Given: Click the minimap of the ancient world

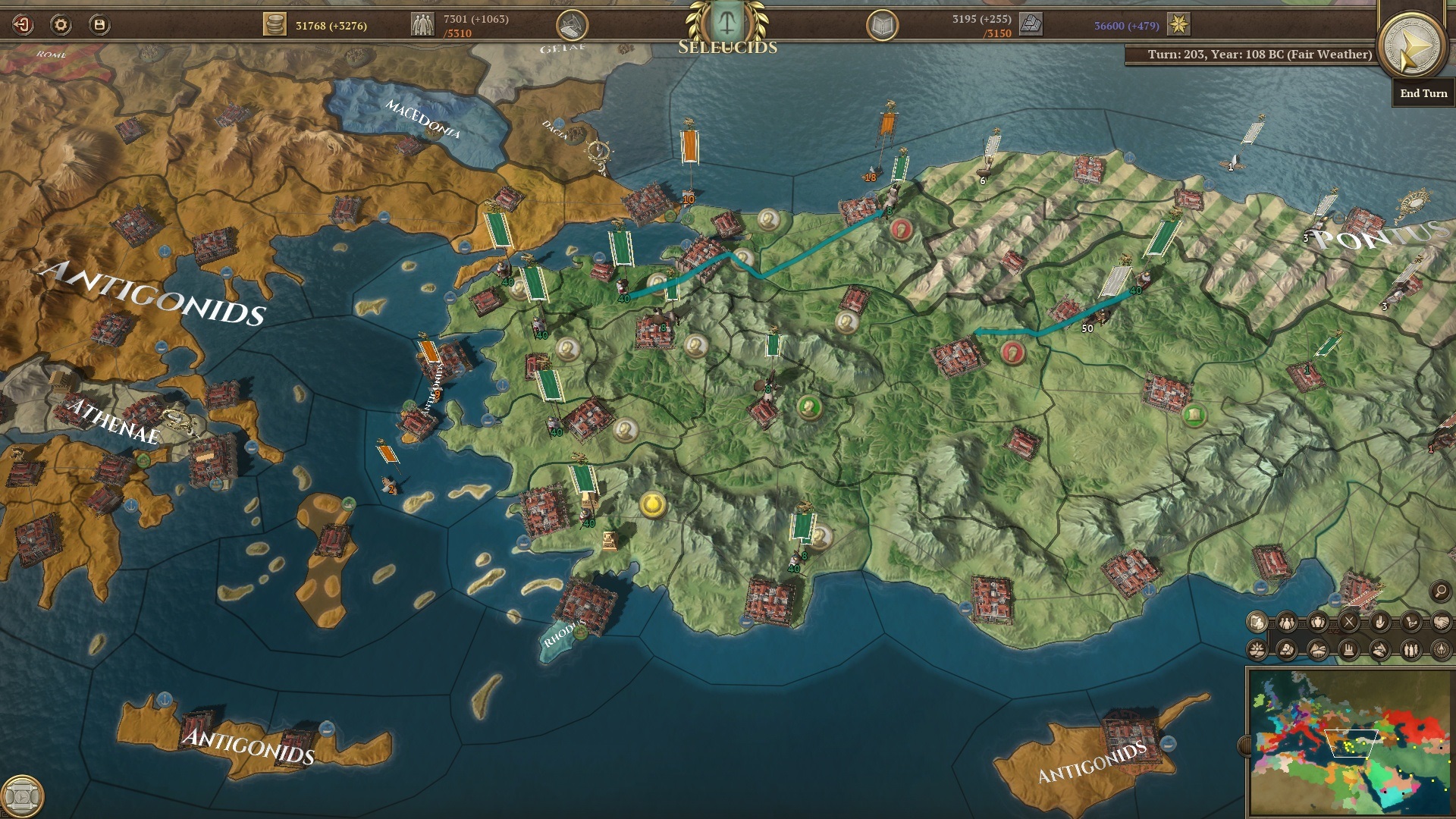Looking at the screenshot, I should tap(1348, 742).
